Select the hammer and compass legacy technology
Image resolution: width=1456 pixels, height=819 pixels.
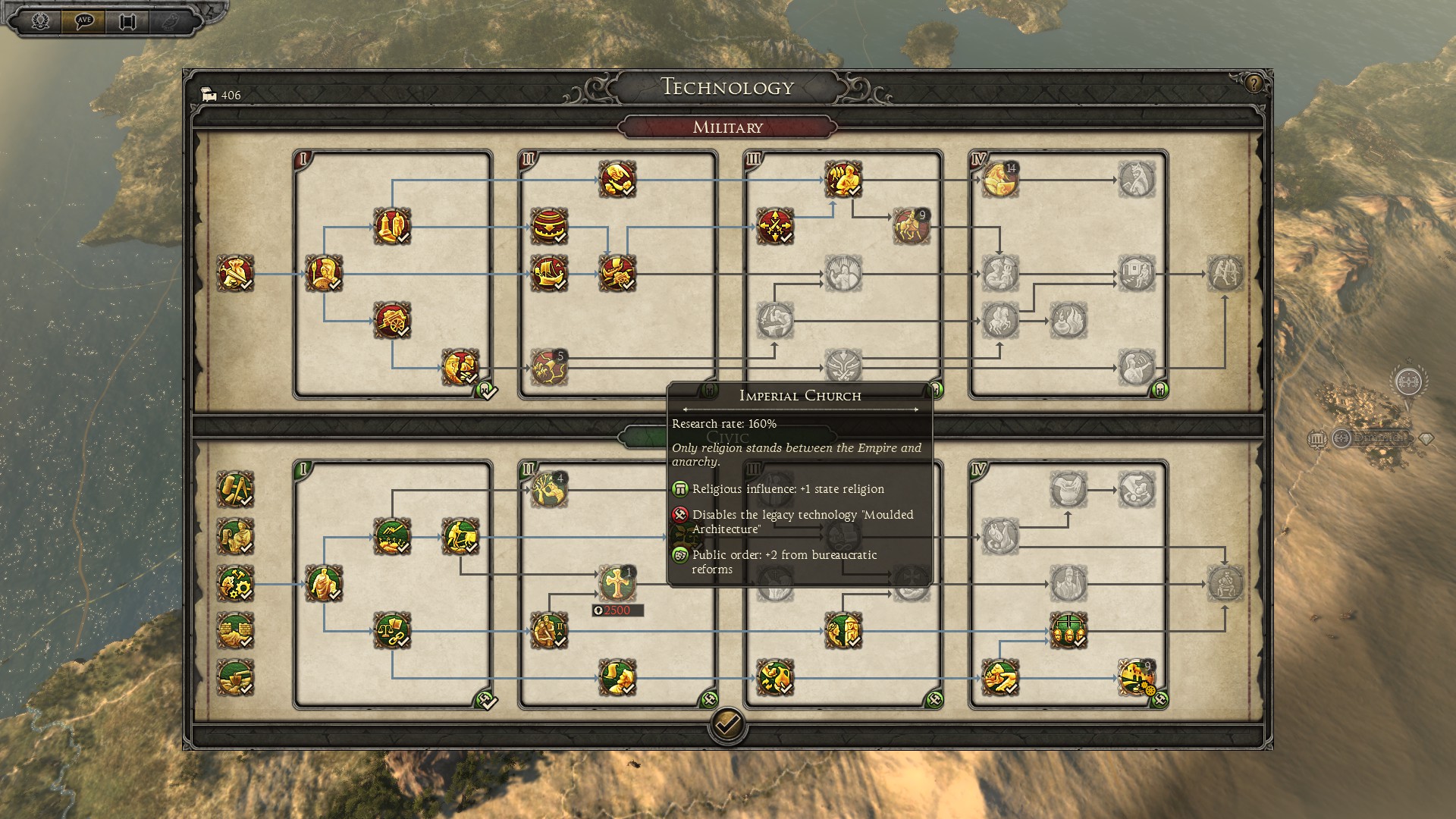pyautogui.click(x=235, y=489)
